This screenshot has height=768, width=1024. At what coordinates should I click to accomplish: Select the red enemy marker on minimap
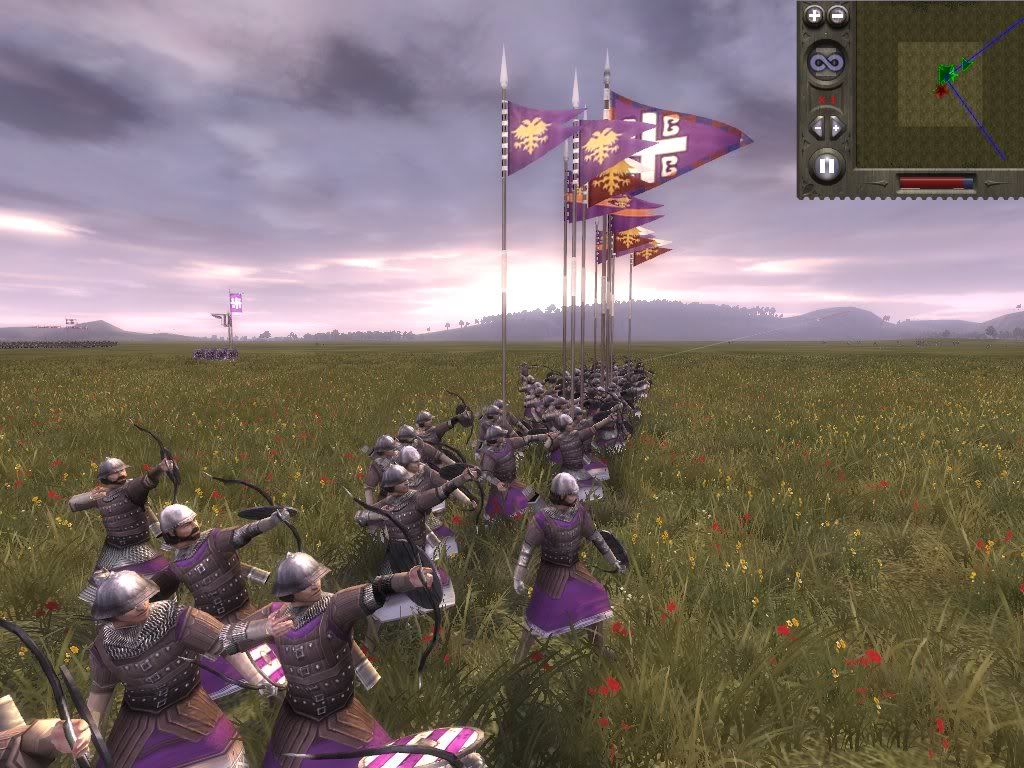[940, 91]
